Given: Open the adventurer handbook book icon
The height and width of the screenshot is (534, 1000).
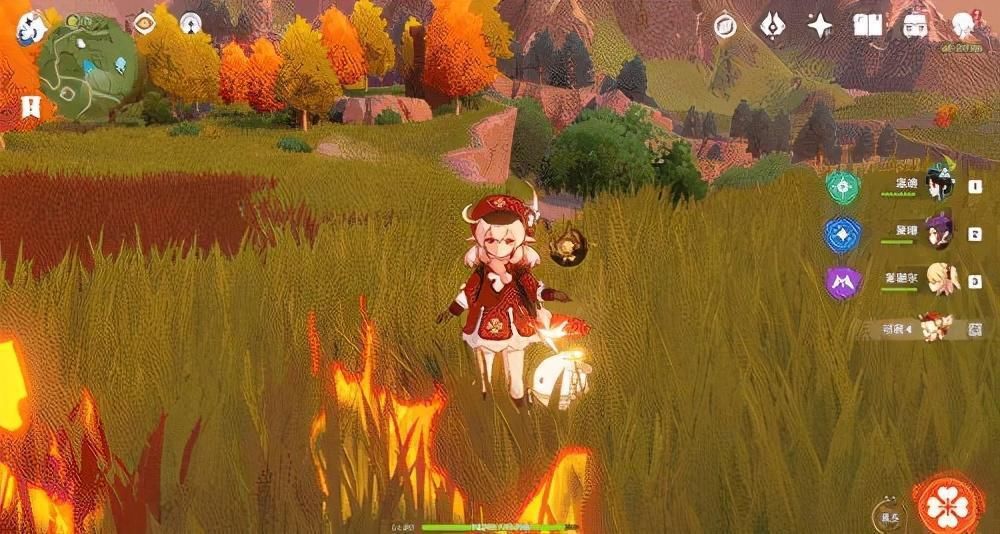Looking at the screenshot, I should [x=867, y=26].
